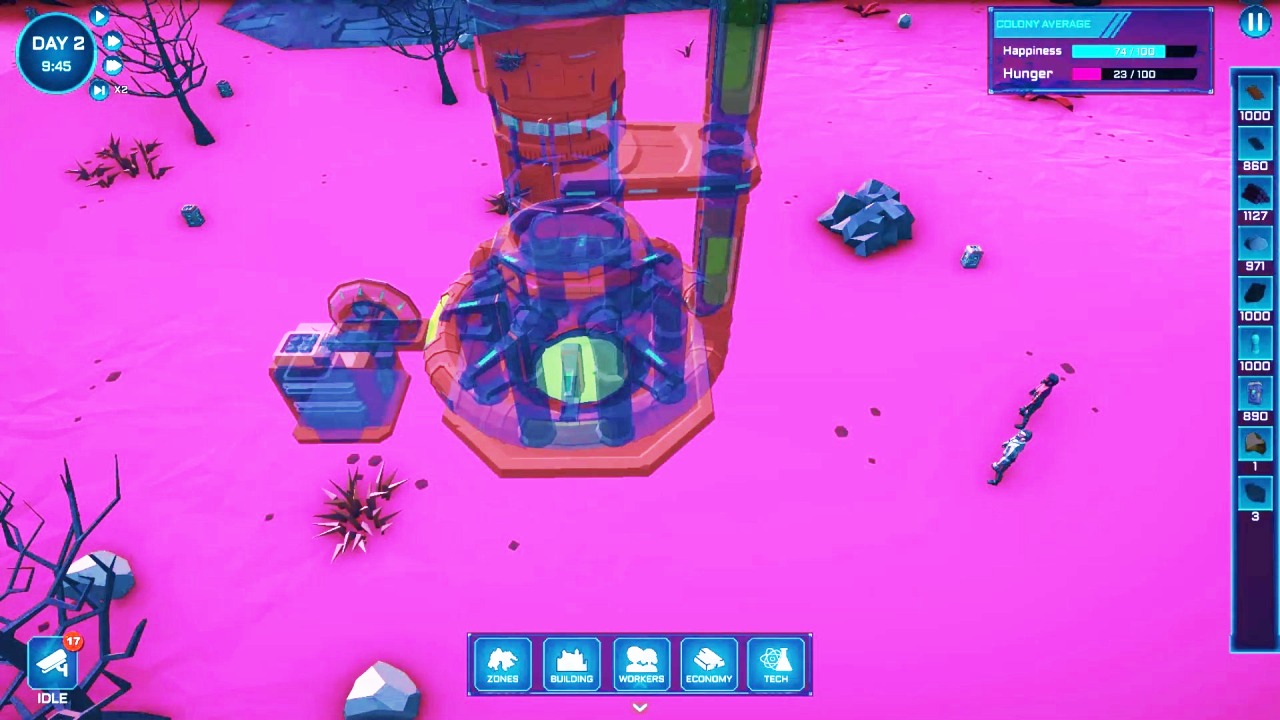1280x720 pixels.
Task: Toggle the fastest game speed
Action: pyautogui.click(x=113, y=66)
